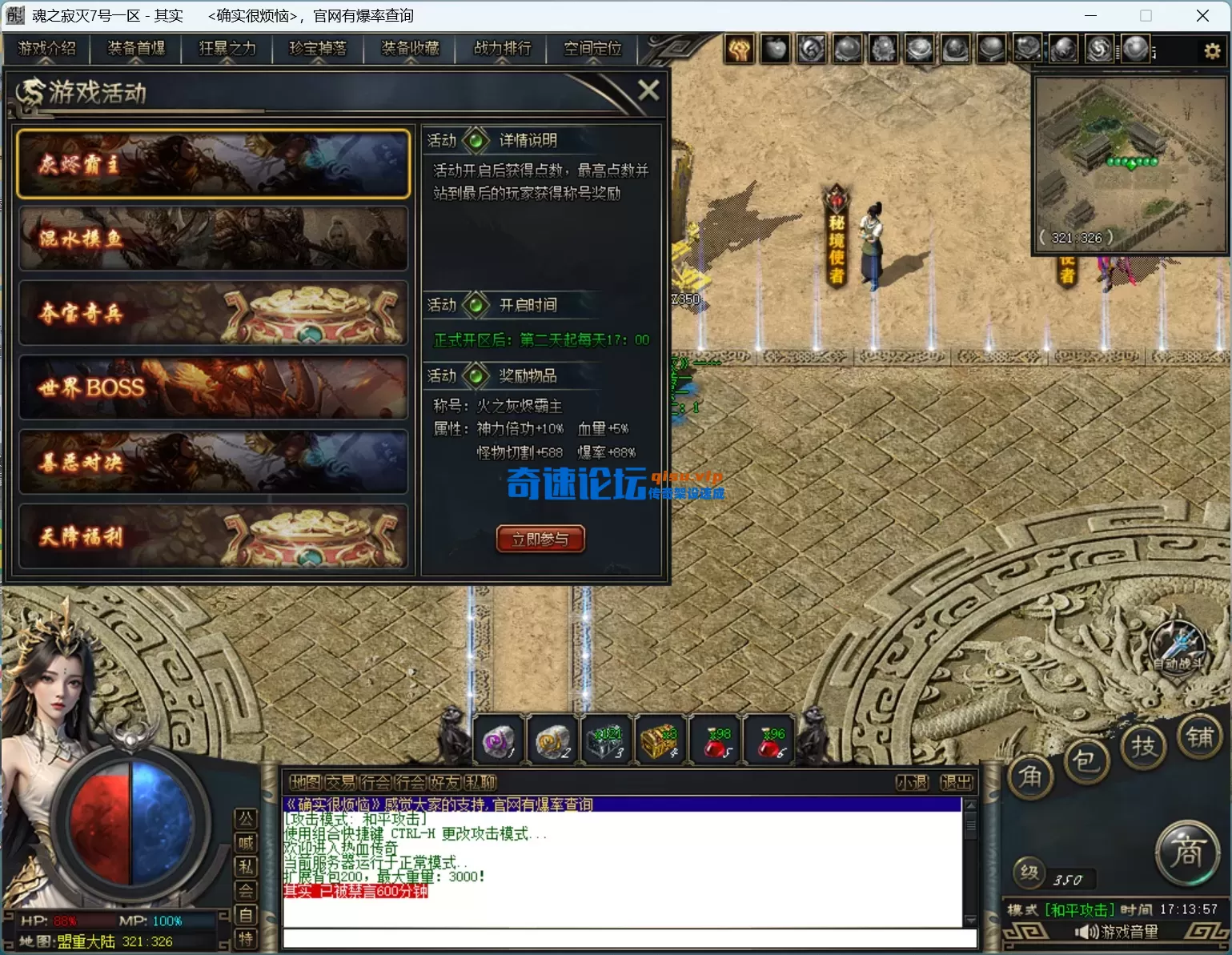Open the 包 (bag) panel
This screenshot has width=1232, height=955.
coord(1086,764)
